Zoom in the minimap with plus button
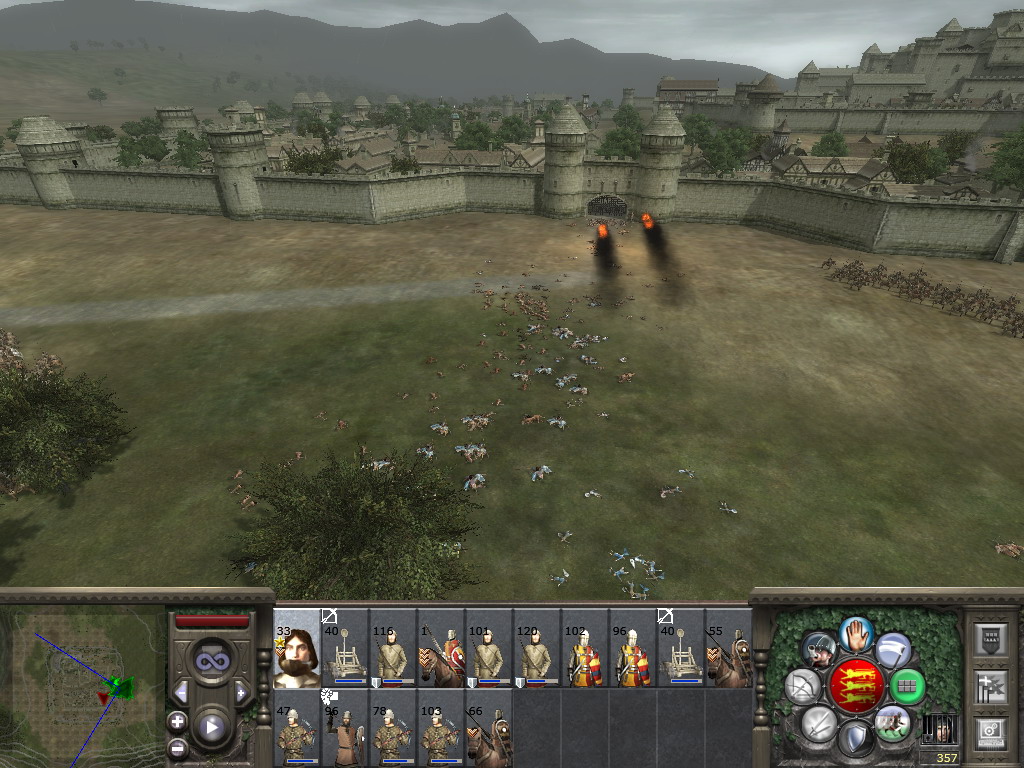This screenshot has width=1024, height=768. pyautogui.click(x=177, y=720)
